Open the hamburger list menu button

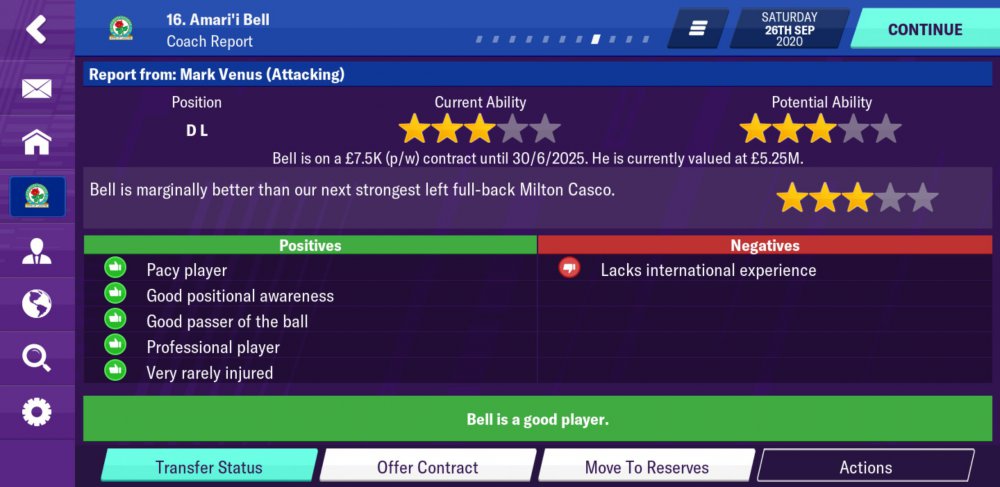698,29
